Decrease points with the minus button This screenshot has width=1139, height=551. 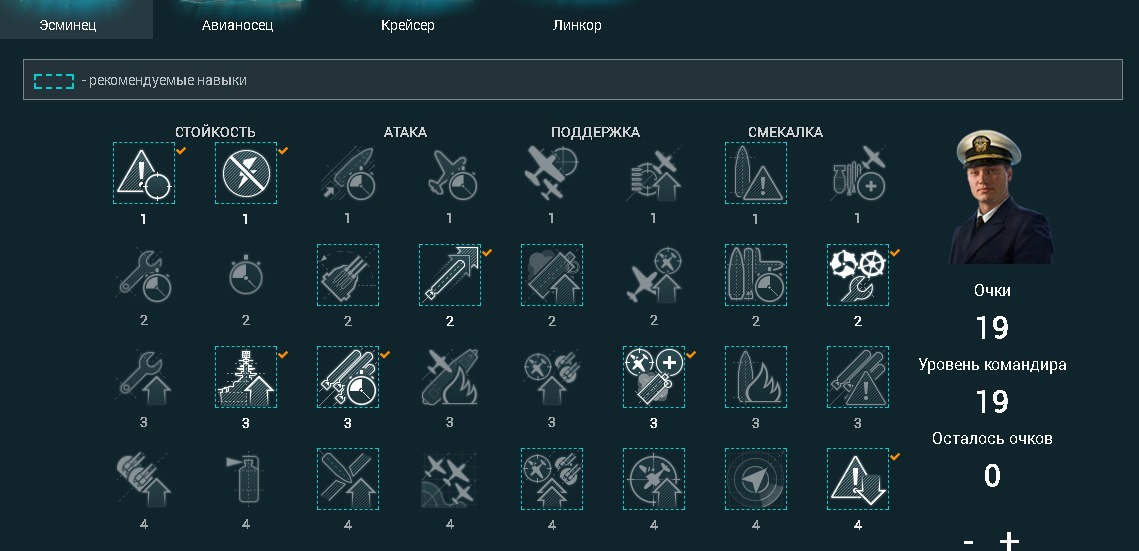point(968,542)
